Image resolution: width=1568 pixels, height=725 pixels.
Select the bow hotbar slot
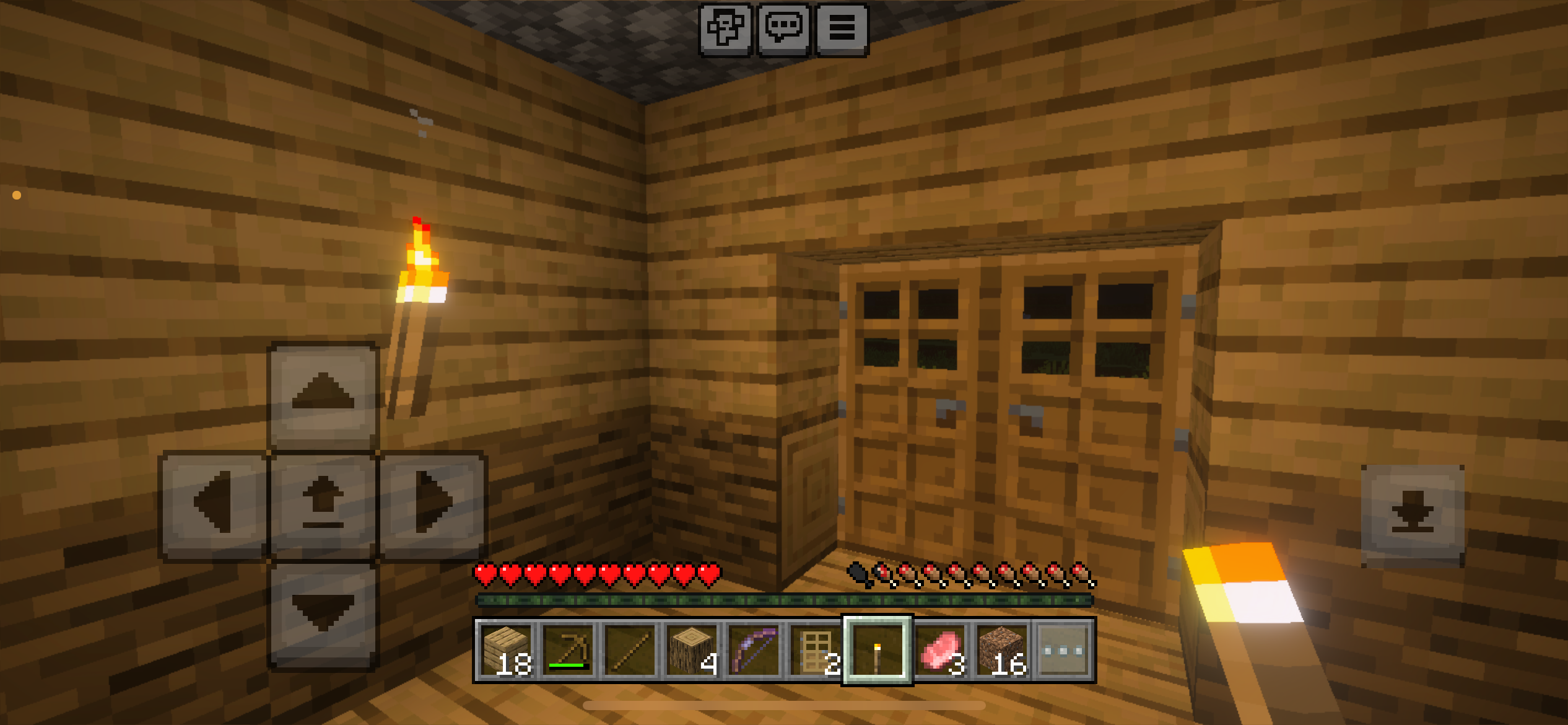click(754, 650)
